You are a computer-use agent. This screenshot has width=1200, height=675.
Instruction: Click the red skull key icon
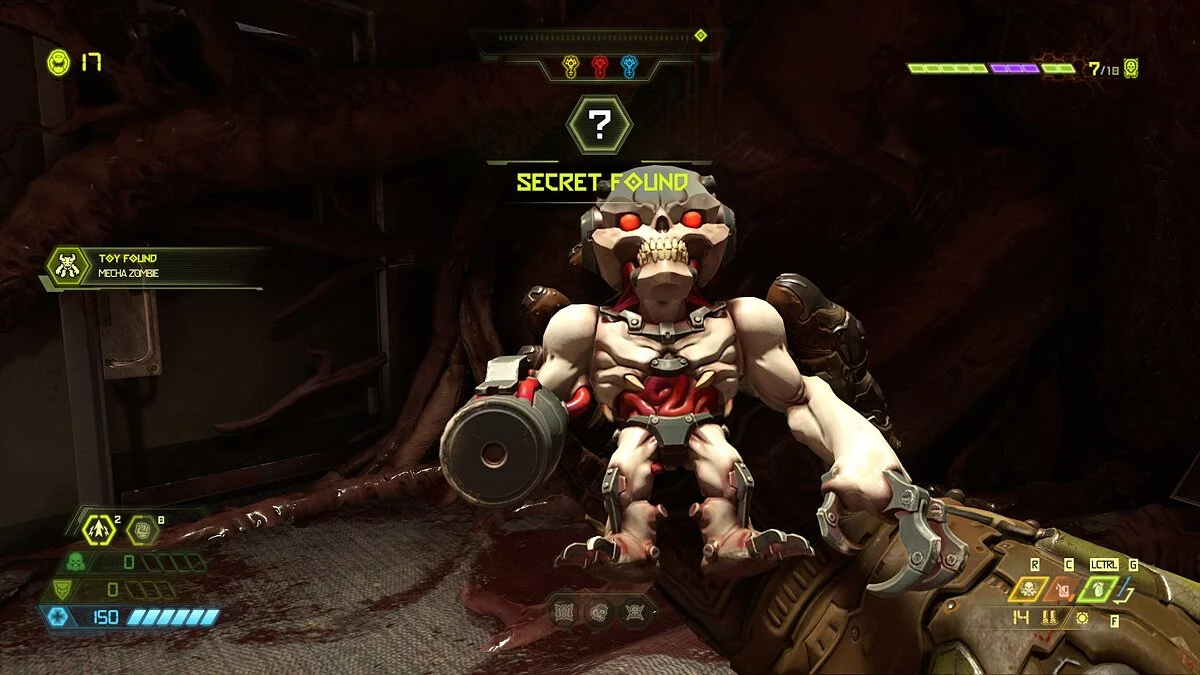pos(600,67)
